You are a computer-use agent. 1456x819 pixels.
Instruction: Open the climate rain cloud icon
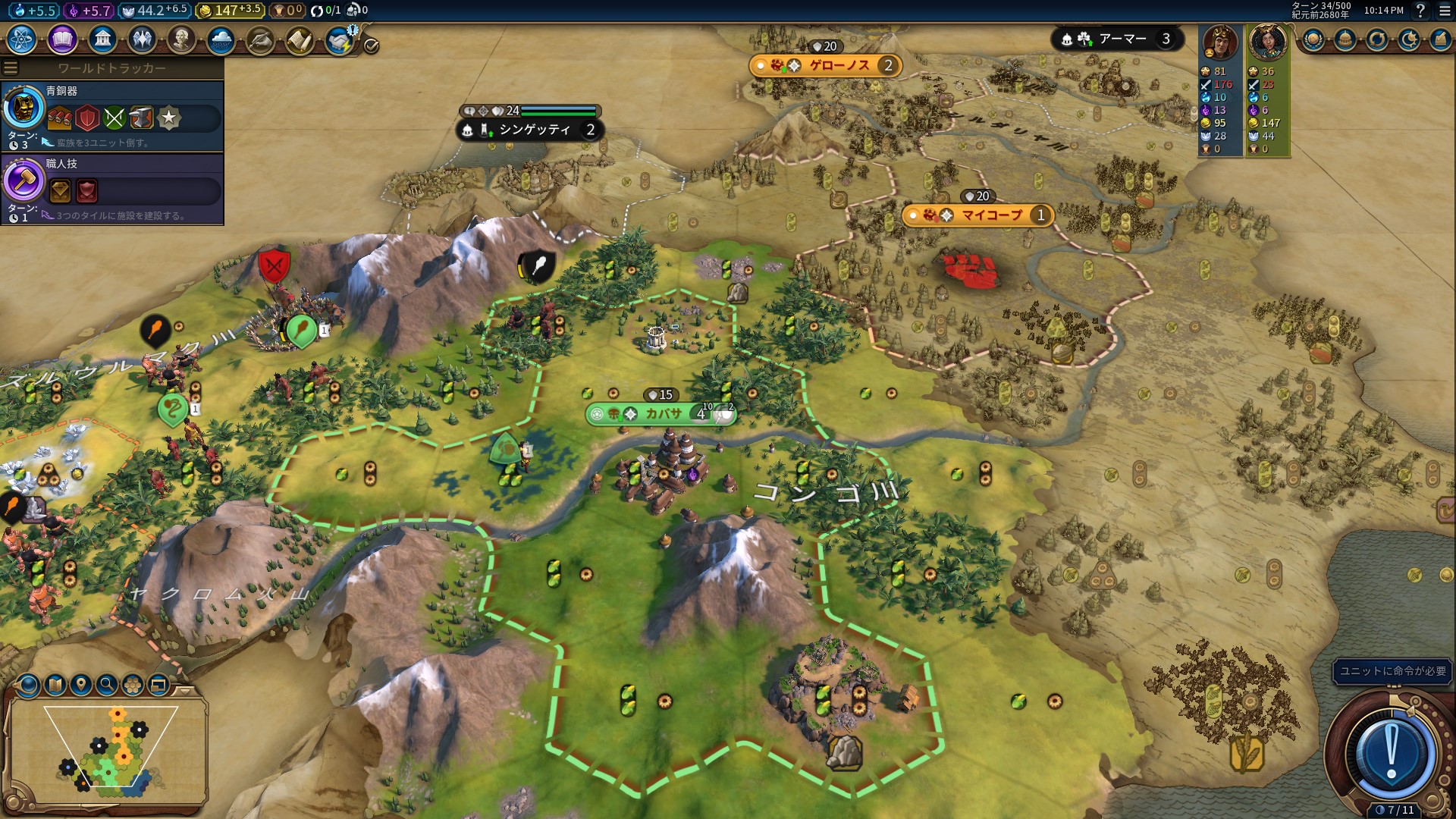click(x=221, y=39)
